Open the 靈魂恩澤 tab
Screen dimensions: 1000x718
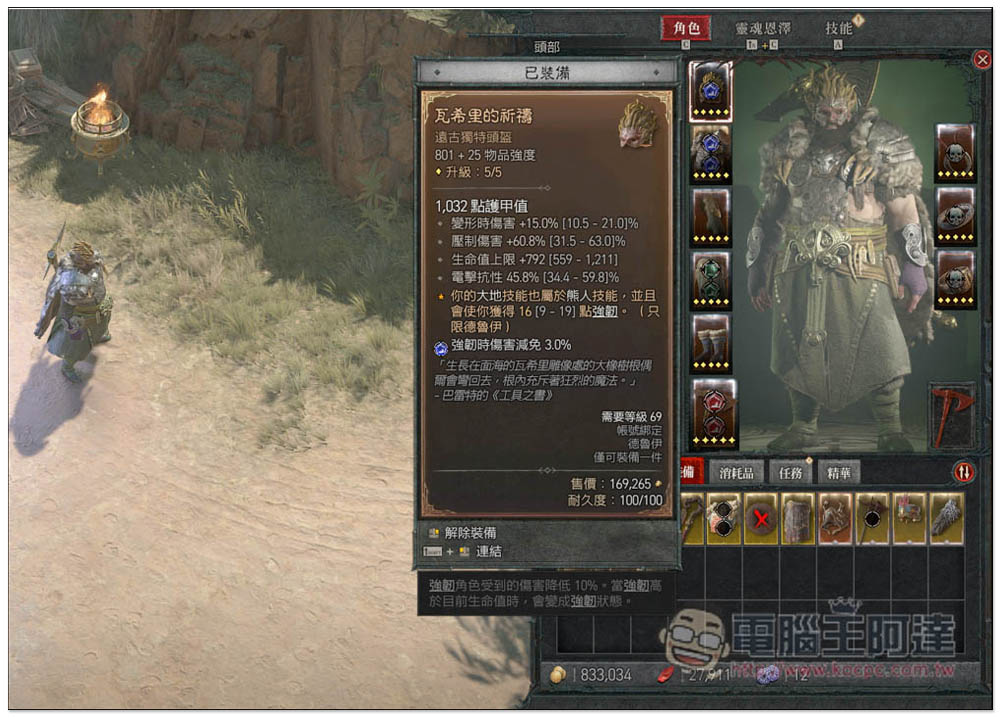[770, 28]
